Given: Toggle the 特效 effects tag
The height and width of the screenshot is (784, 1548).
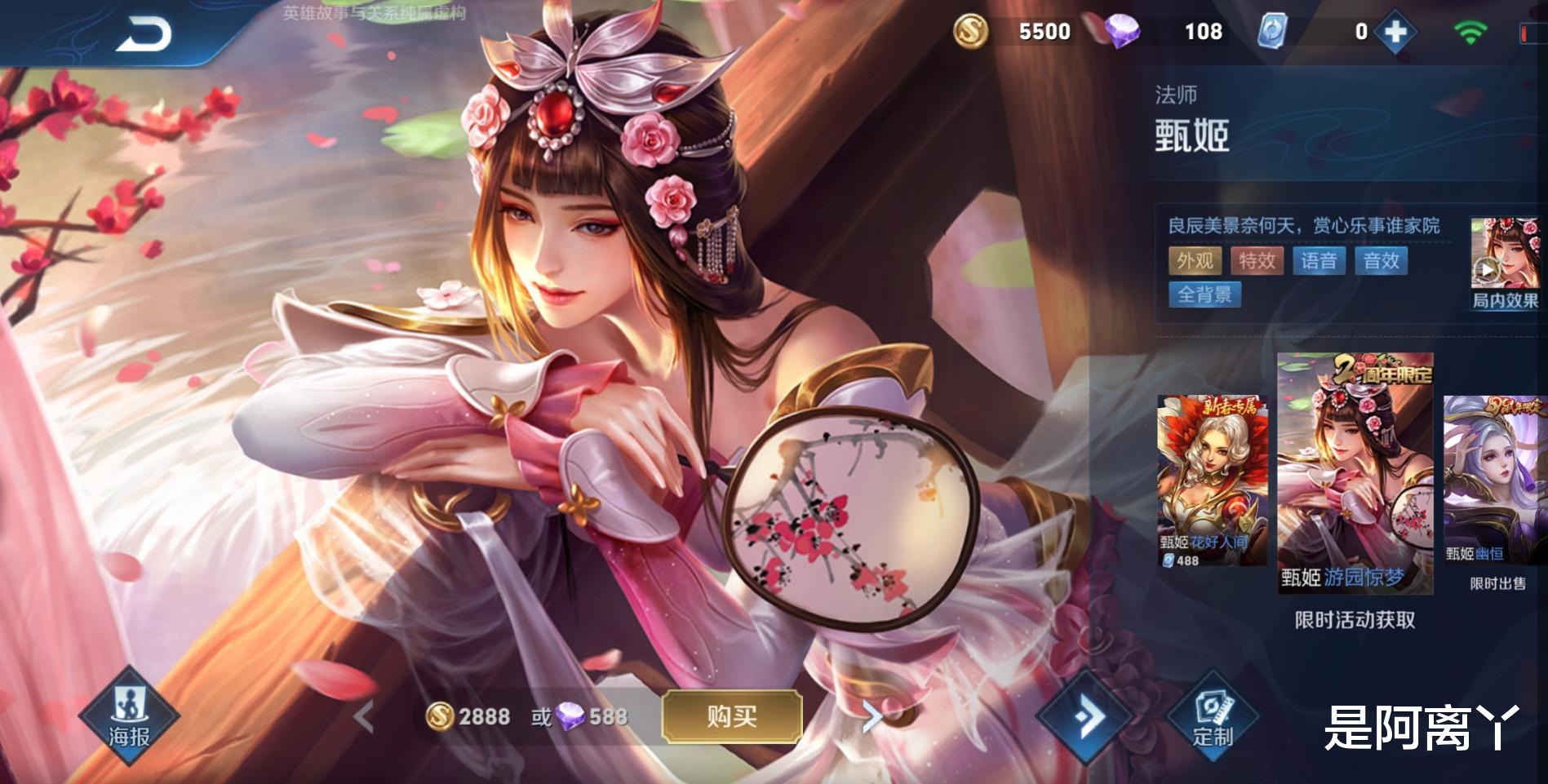Looking at the screenshot, I should [x=1257, y=261].
